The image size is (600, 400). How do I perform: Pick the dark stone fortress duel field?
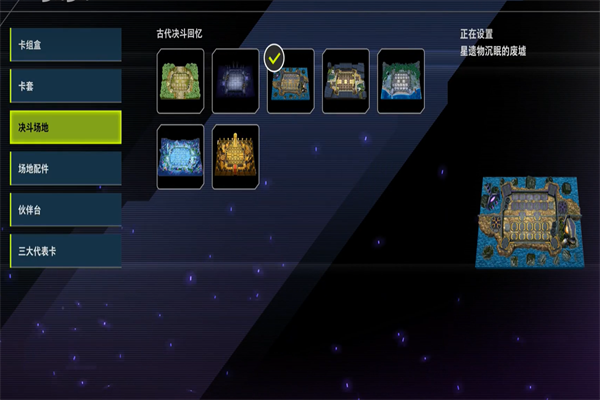346,82
